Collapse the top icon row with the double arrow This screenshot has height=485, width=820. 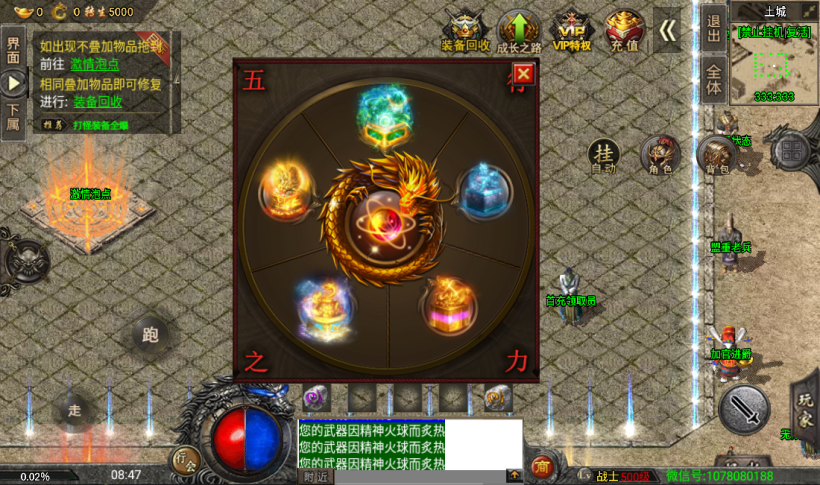[x=667, y=30]
